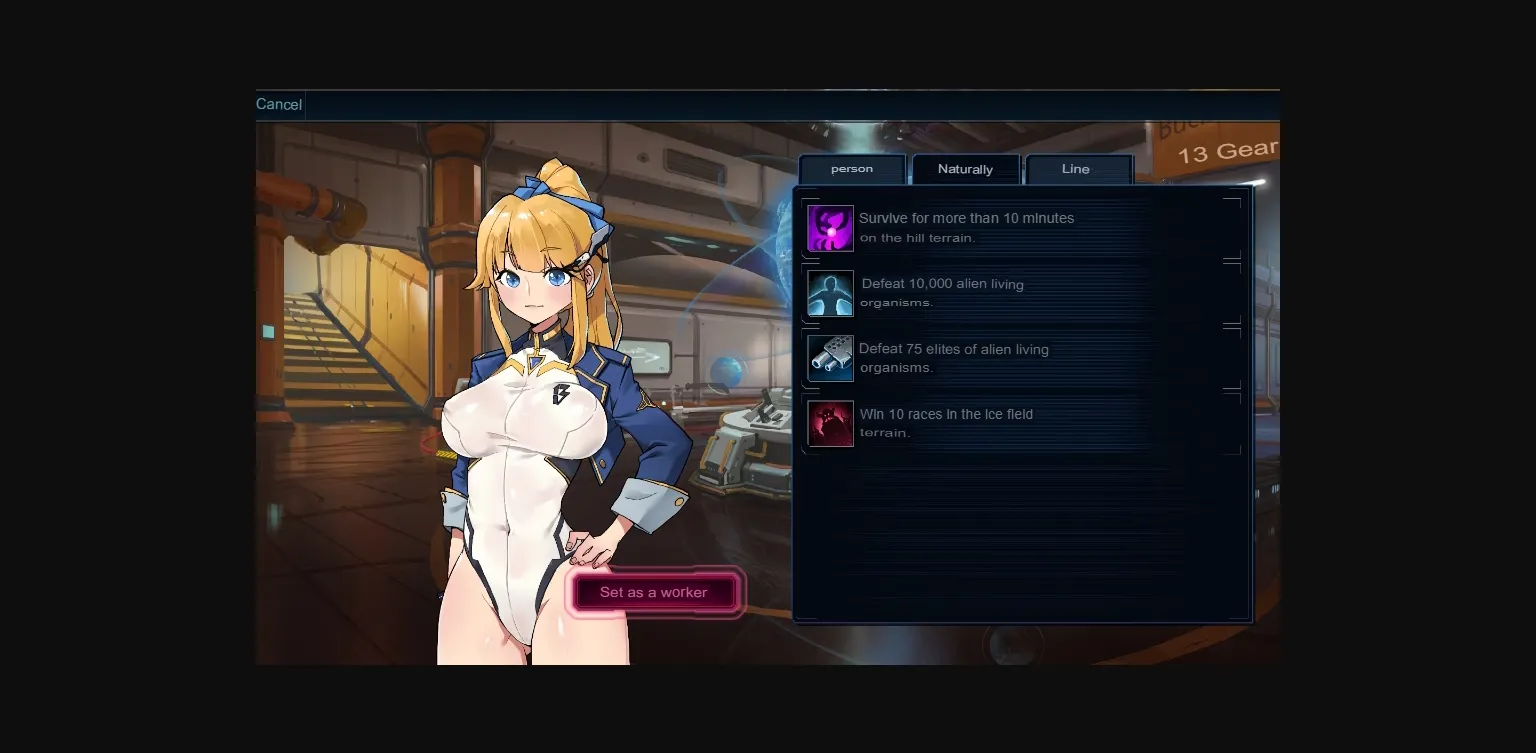Viewport: 1536px width, 753px height.
Task: Open the quest icon next to 'Survive for more than 10 minutes'
Action: 830,227
